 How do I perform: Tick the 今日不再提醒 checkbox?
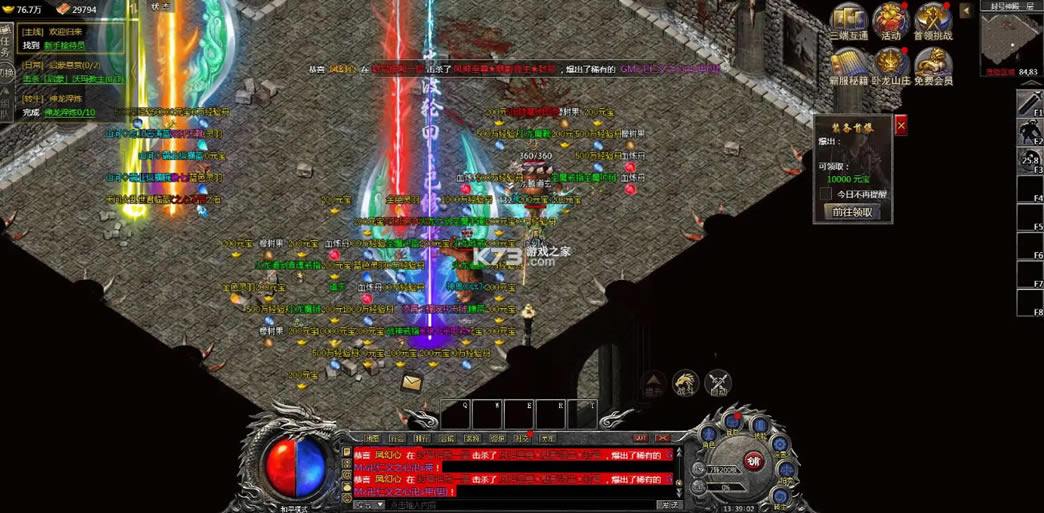pyautogui.click(x=826, y=194)
